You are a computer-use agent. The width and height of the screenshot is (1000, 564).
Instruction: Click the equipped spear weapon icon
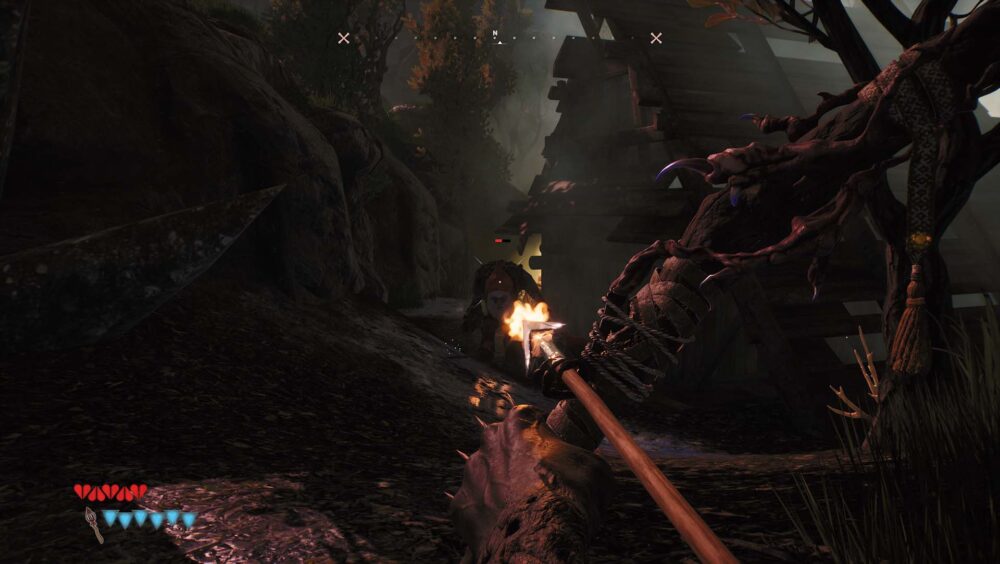click(x=93, y=523)
